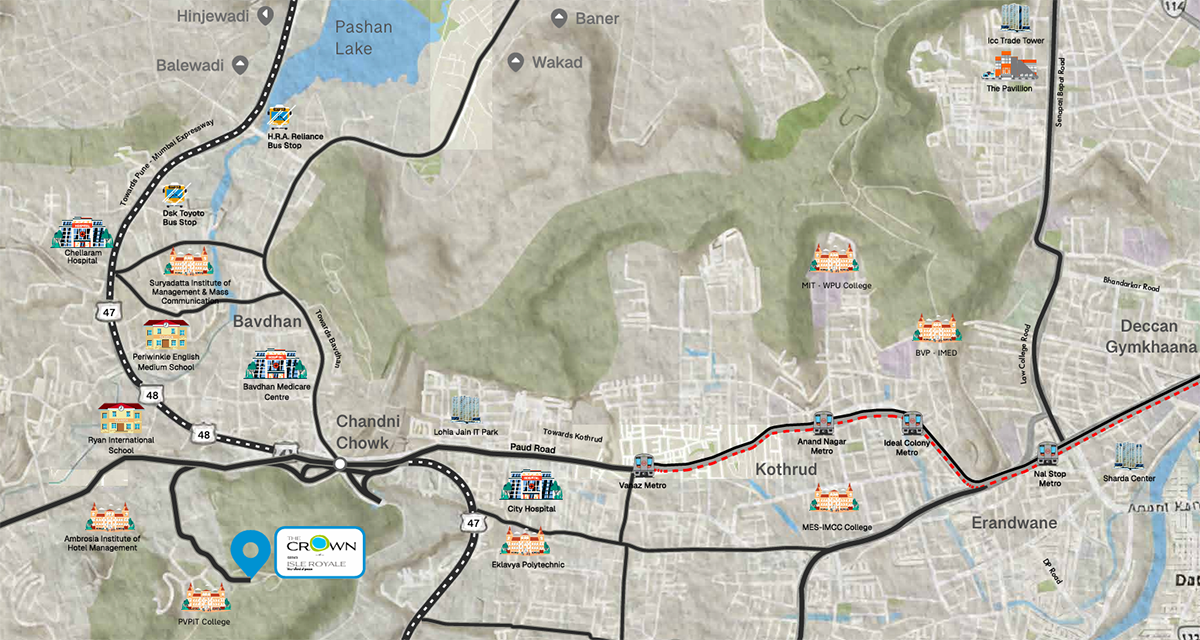This screenshot has height=640, width=1200.
Task: Select the ICC Trade Tower icon
Action: click(1014, 20)
